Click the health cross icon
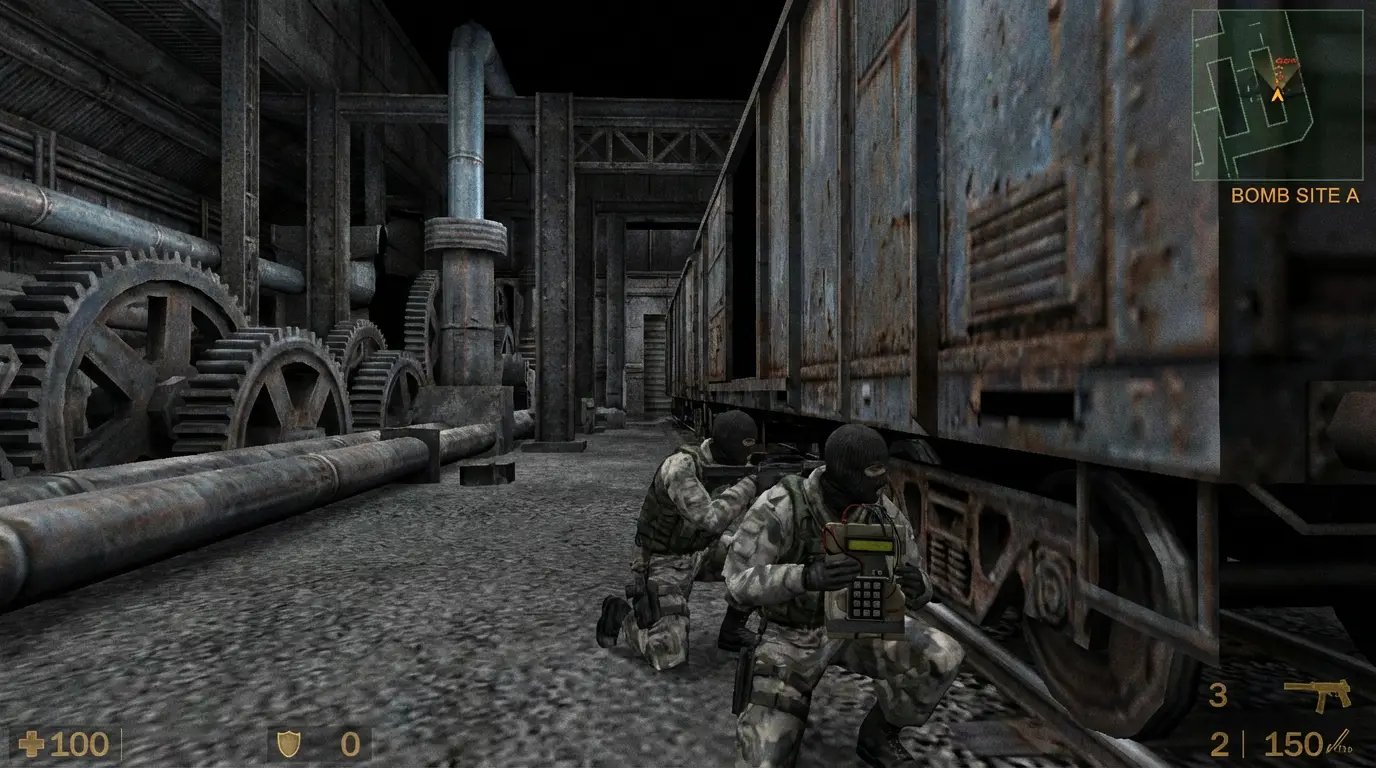 33,744
